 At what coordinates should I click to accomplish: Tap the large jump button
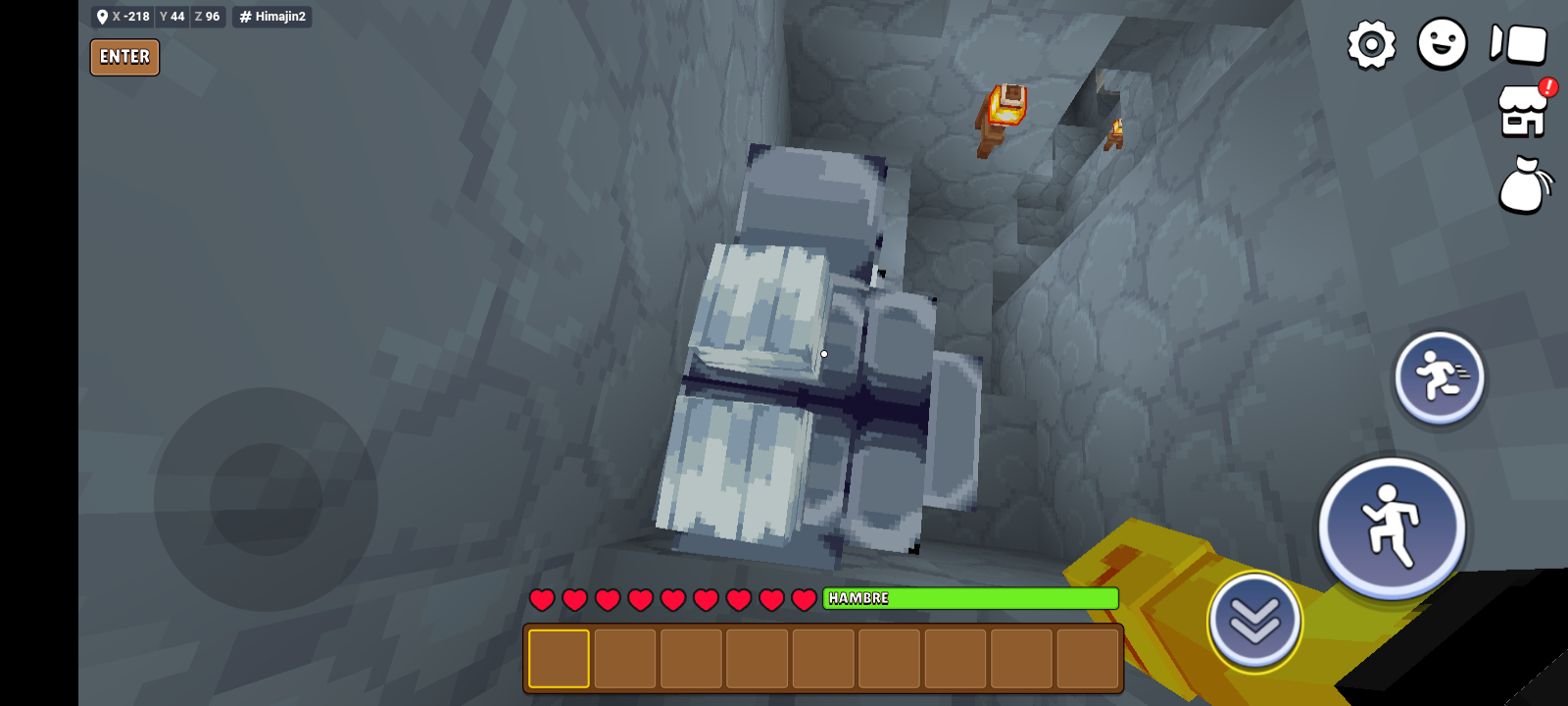[x=1392, y=528]
